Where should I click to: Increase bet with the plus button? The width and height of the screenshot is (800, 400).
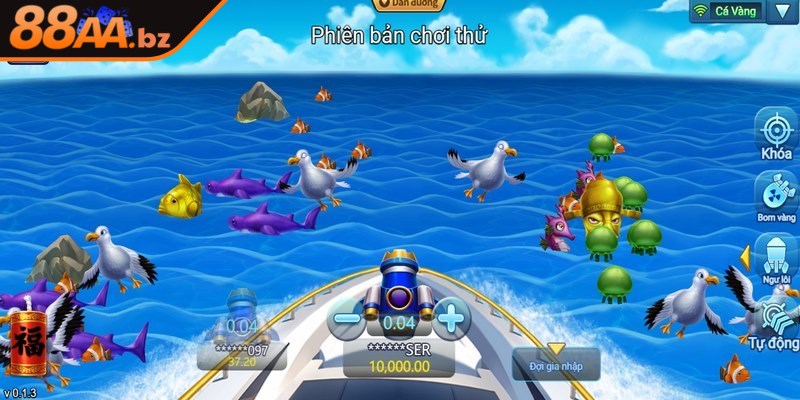(452, 319)
